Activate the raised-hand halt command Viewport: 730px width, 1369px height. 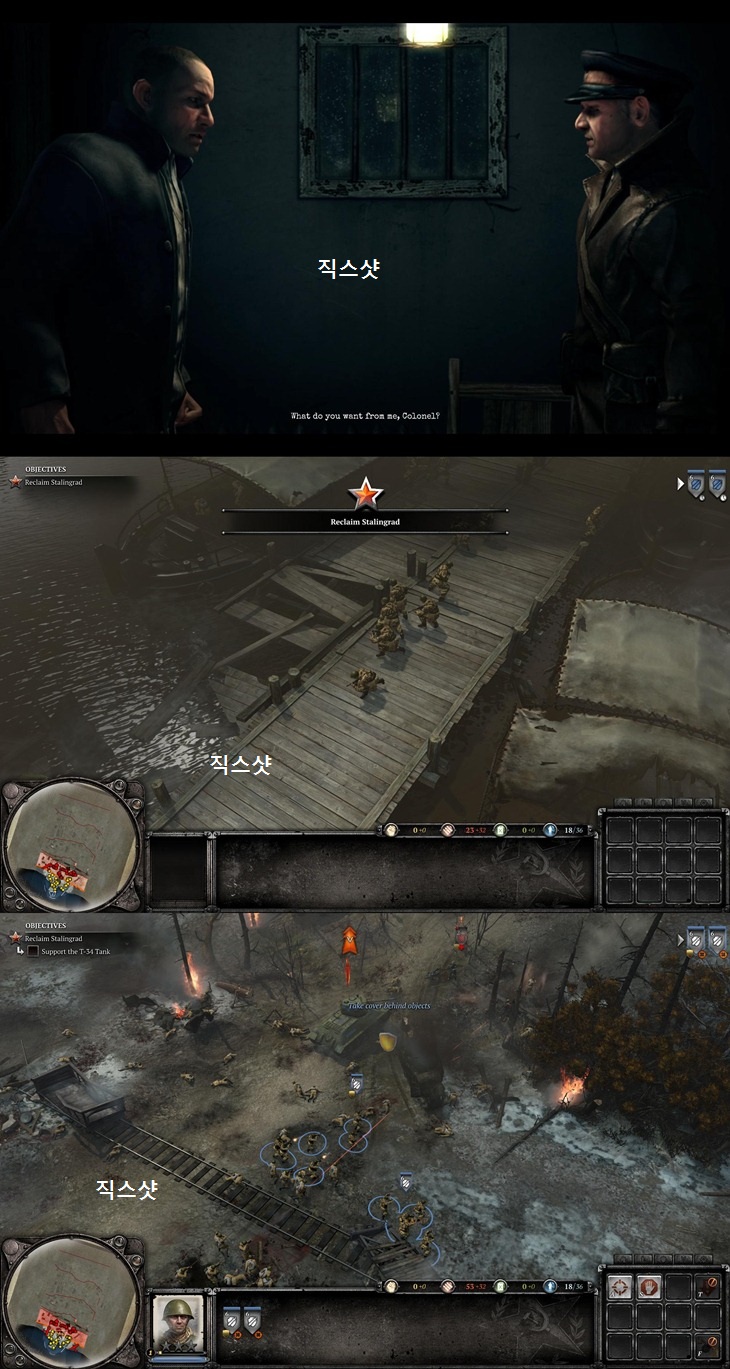[x=648, y=1287]
